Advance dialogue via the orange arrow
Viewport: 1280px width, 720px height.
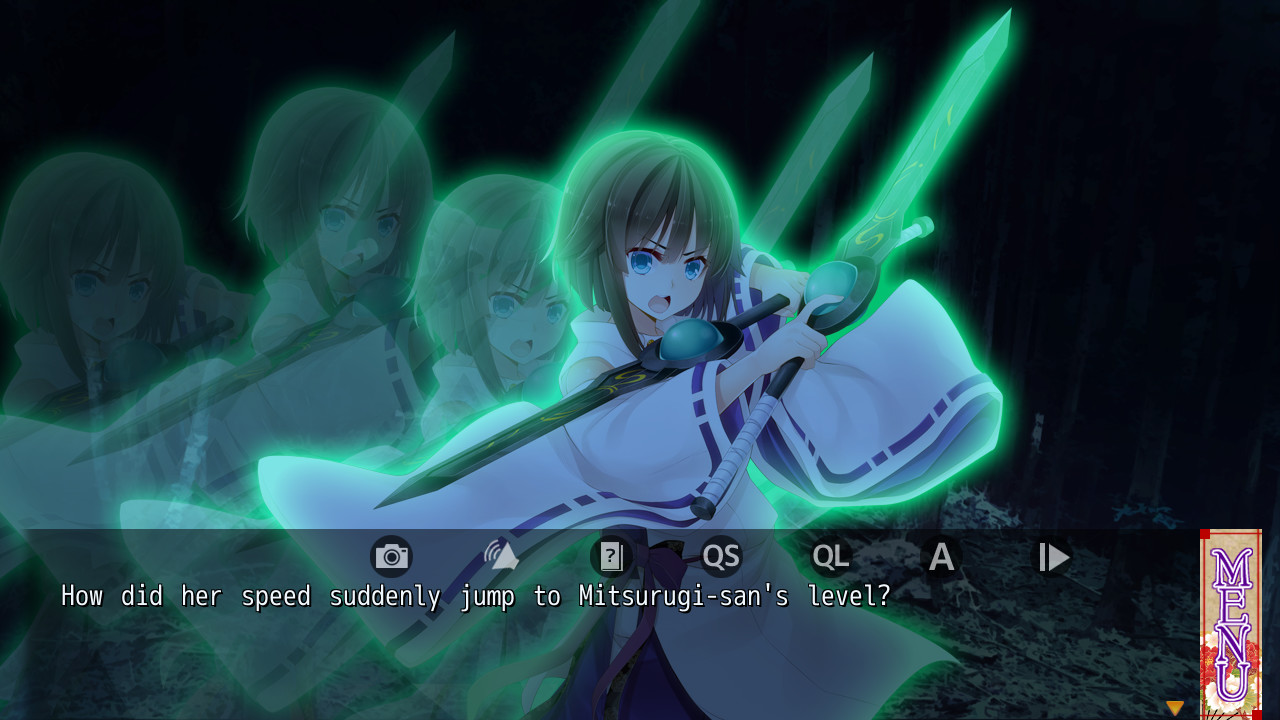[1175, 708]
